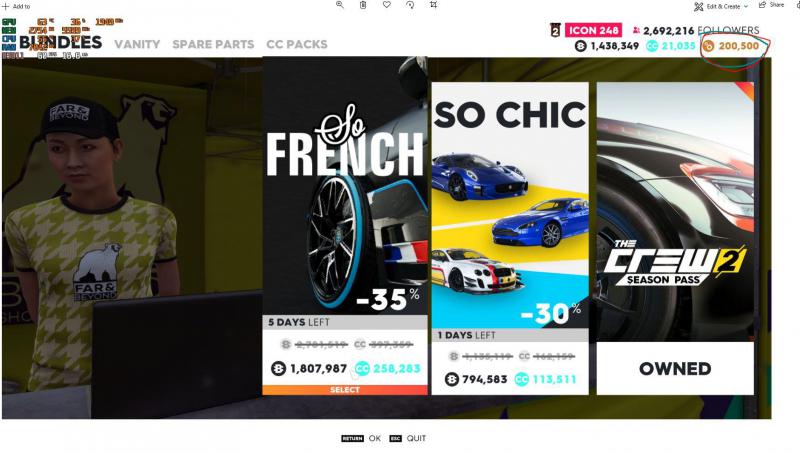Viewport: 800px width, 454px height.
Task: Buy So Chic for 113,511 Crew Credits
Action: tap(549, 379)
